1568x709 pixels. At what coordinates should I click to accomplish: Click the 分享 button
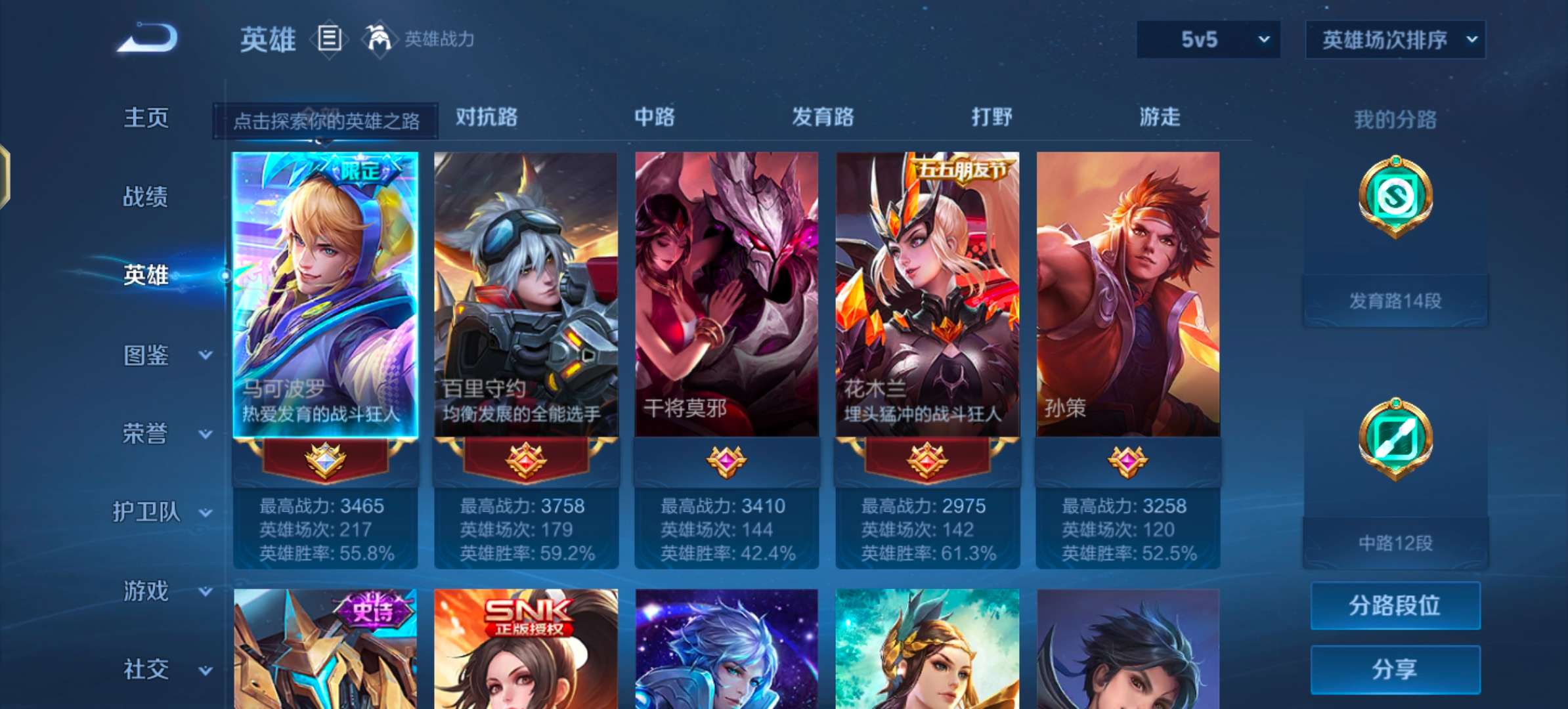1395,667
